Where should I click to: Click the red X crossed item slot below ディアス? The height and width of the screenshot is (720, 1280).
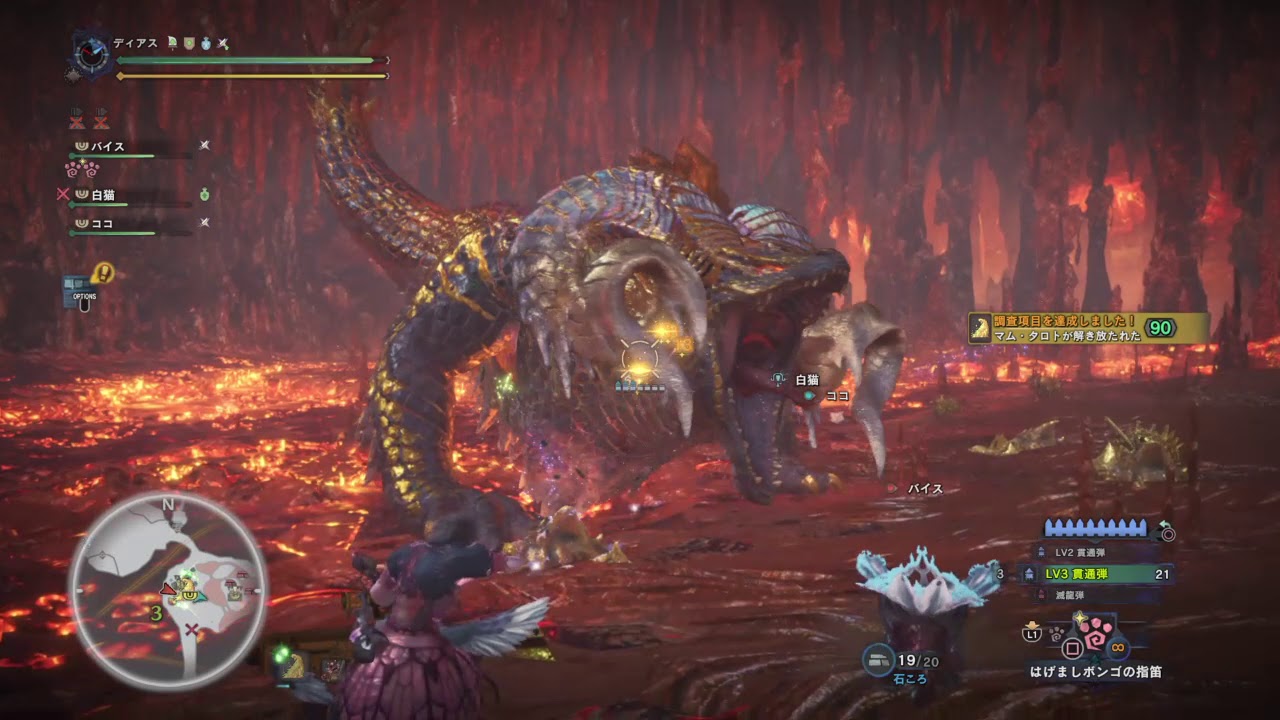tap(77, 120)
